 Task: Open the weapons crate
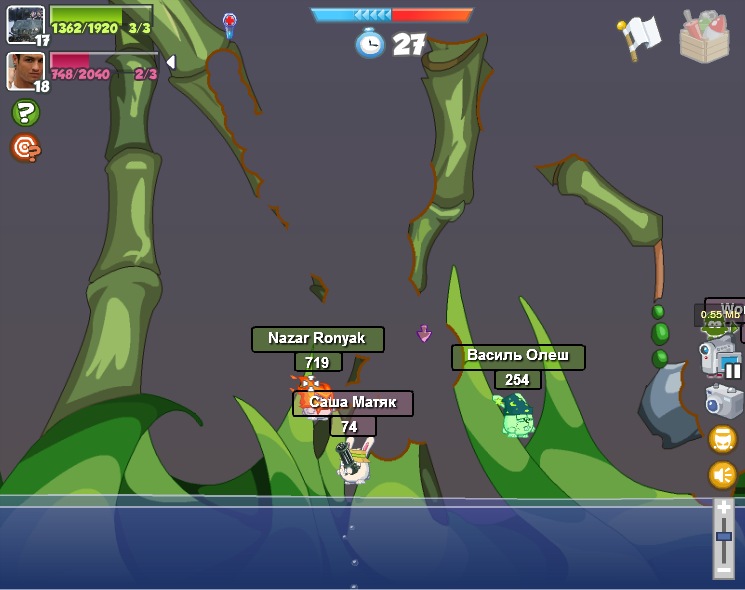tap(704, 37)
